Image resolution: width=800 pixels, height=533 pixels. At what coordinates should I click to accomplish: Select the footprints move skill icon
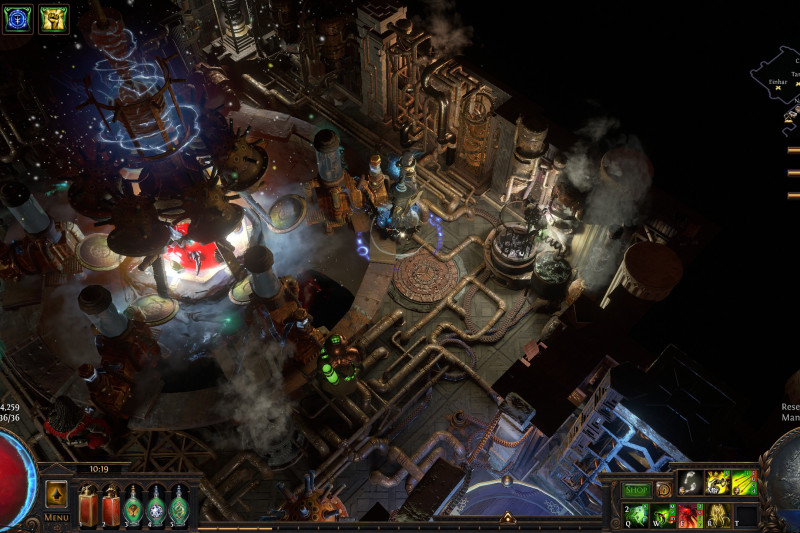click(x=690, y=483)
